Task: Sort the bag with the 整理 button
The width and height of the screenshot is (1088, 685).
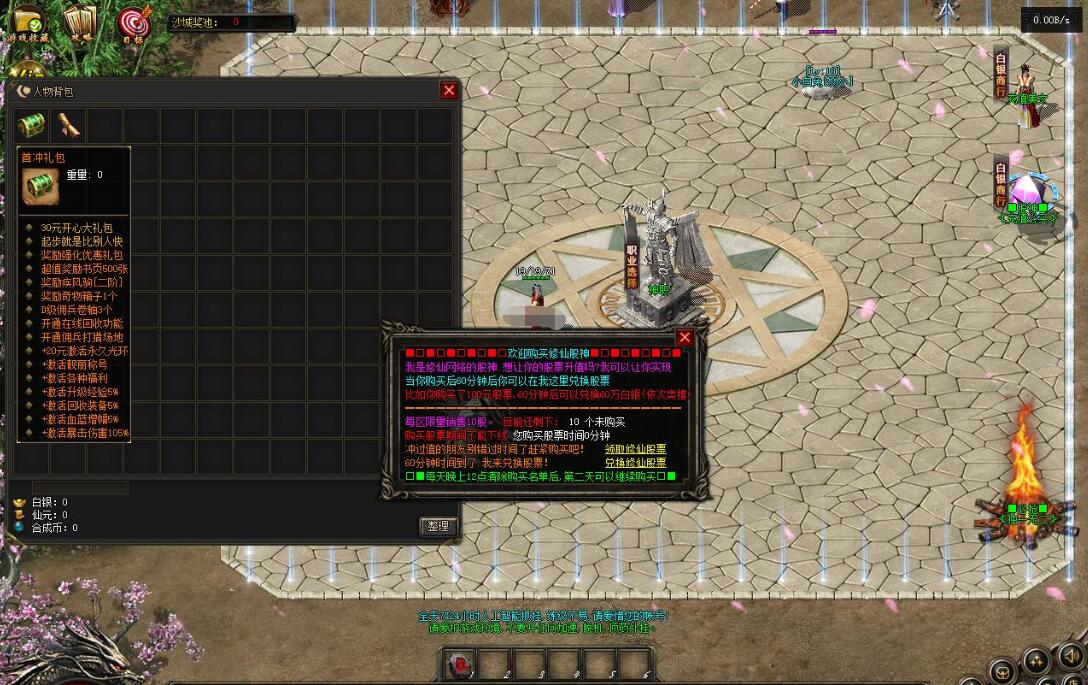Action: pos(438,526)
